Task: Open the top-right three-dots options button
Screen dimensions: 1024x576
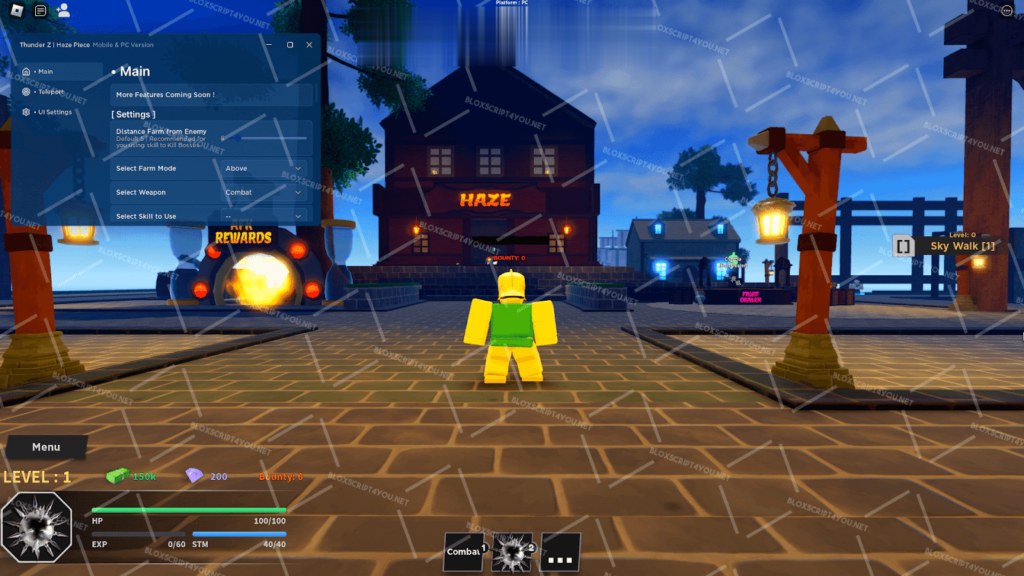Action: pyautogui.click(x=1006, y=11)
